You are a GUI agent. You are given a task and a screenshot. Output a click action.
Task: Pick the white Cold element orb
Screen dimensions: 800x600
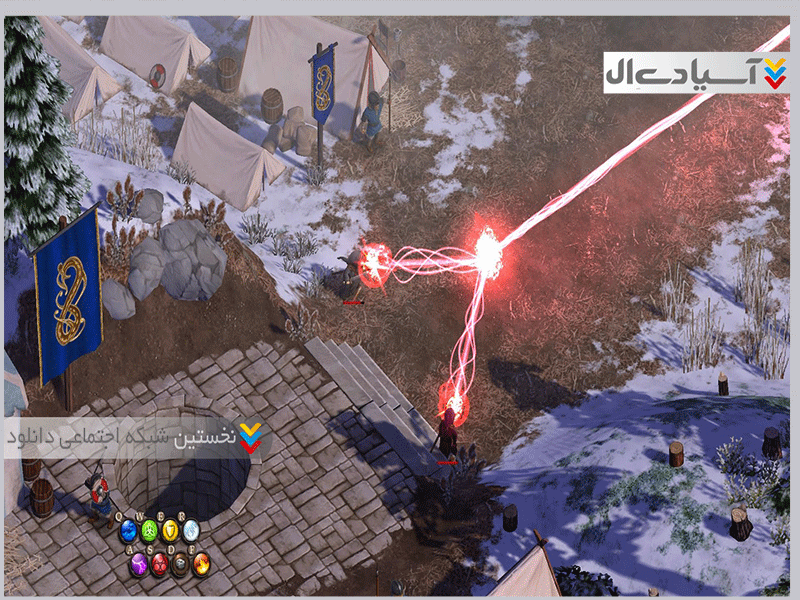tap(190, 532)
